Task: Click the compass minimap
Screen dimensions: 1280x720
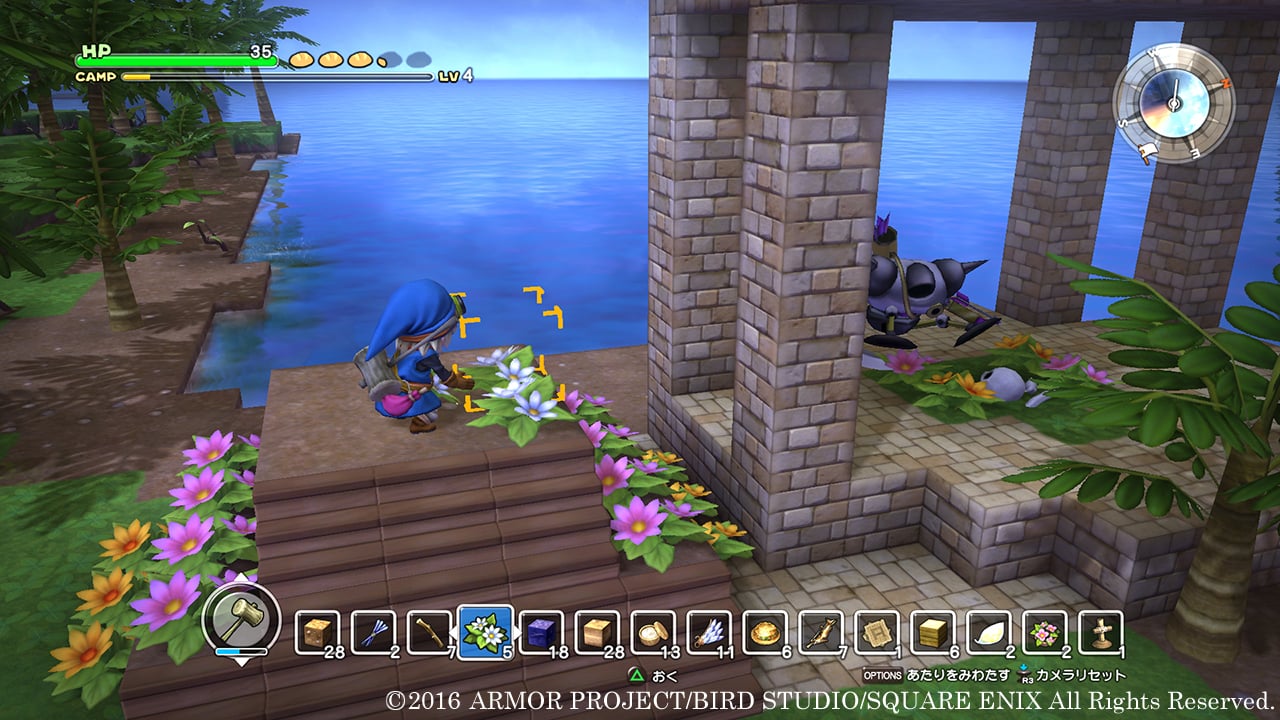Action: 1173,103
